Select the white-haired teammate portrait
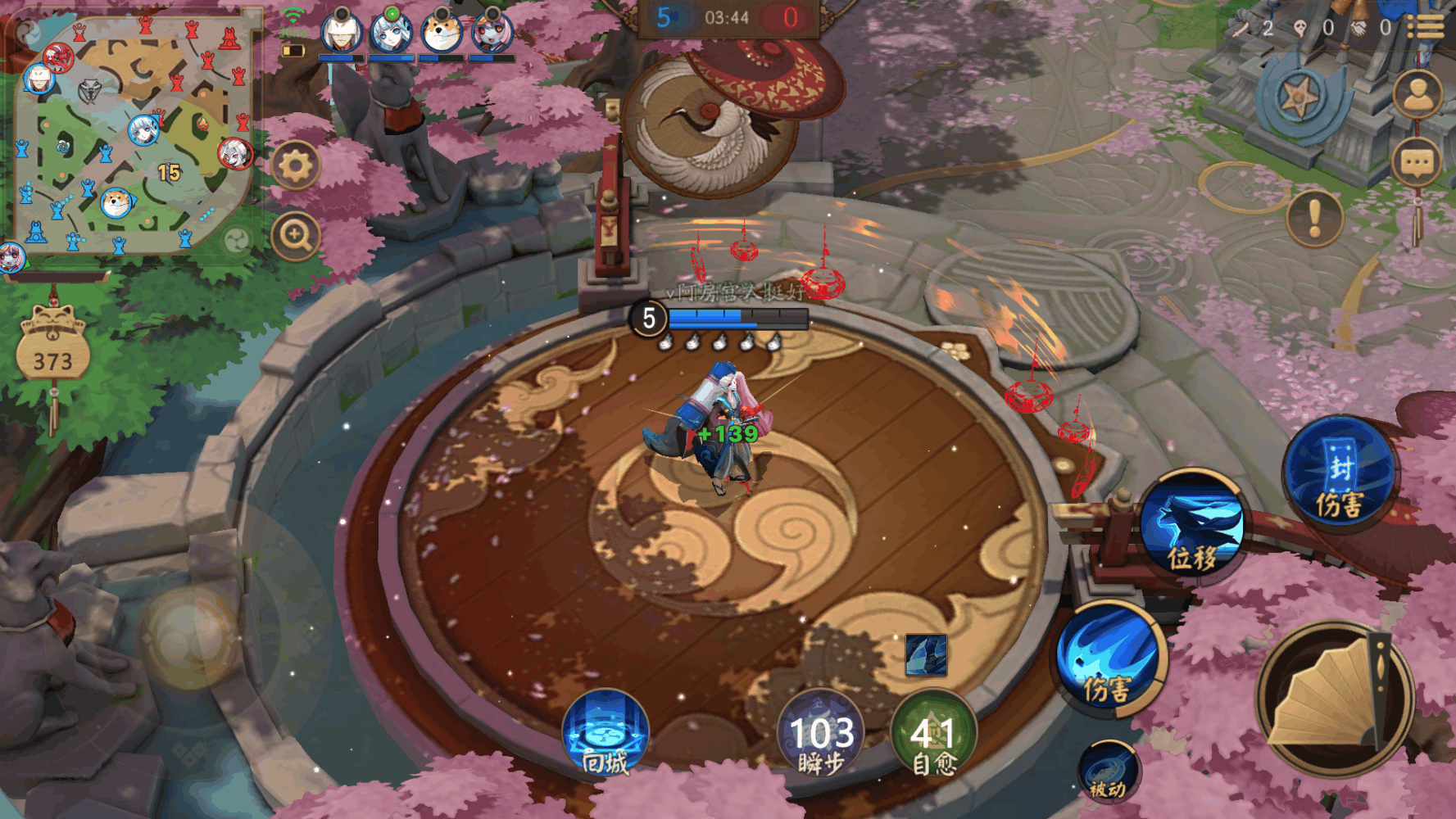The width and height of the screenshot is (1456, 819). point(342,33)
